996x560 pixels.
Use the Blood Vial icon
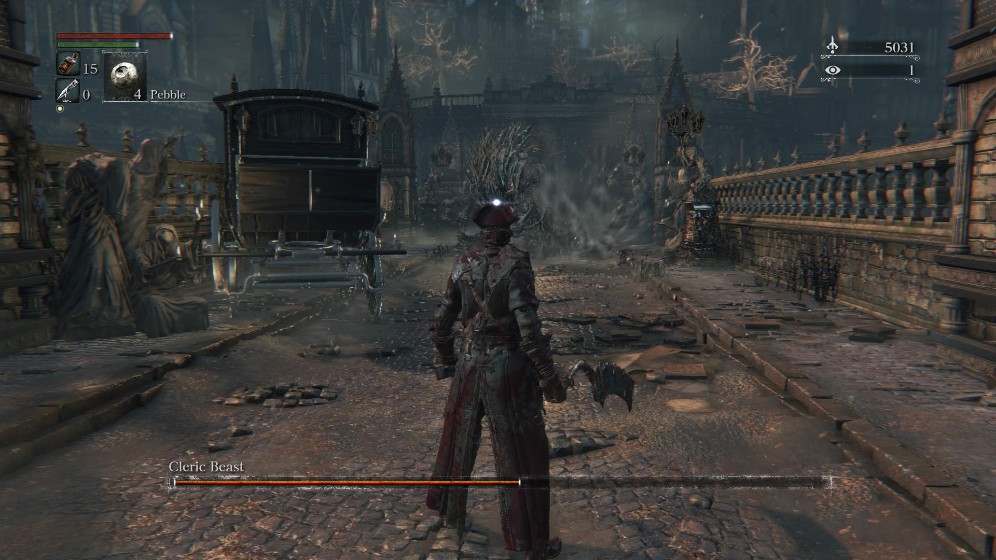[68, 65]
